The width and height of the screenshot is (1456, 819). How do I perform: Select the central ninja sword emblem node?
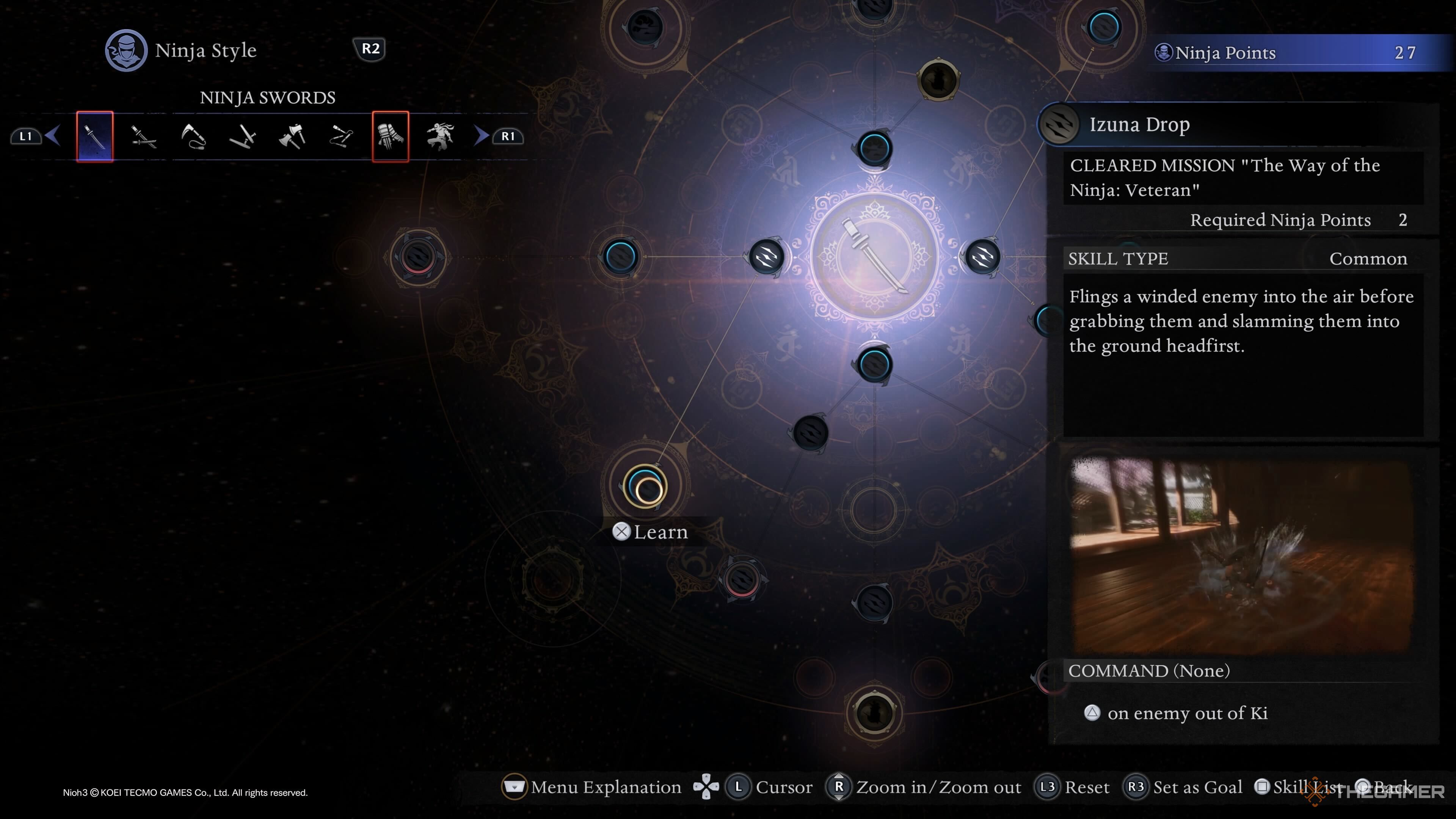874,257
